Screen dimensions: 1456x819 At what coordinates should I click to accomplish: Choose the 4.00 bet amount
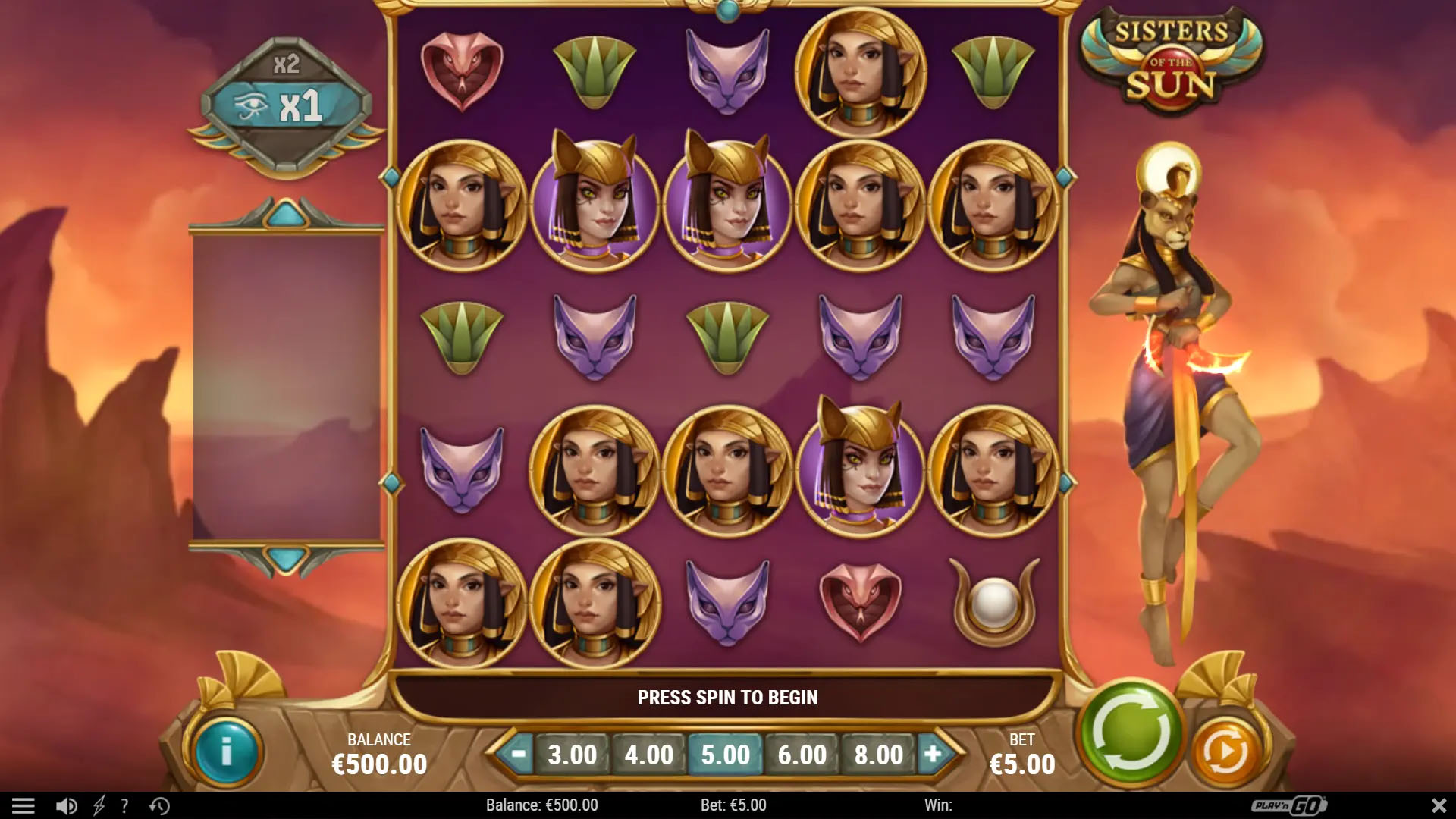coord(649,755)
